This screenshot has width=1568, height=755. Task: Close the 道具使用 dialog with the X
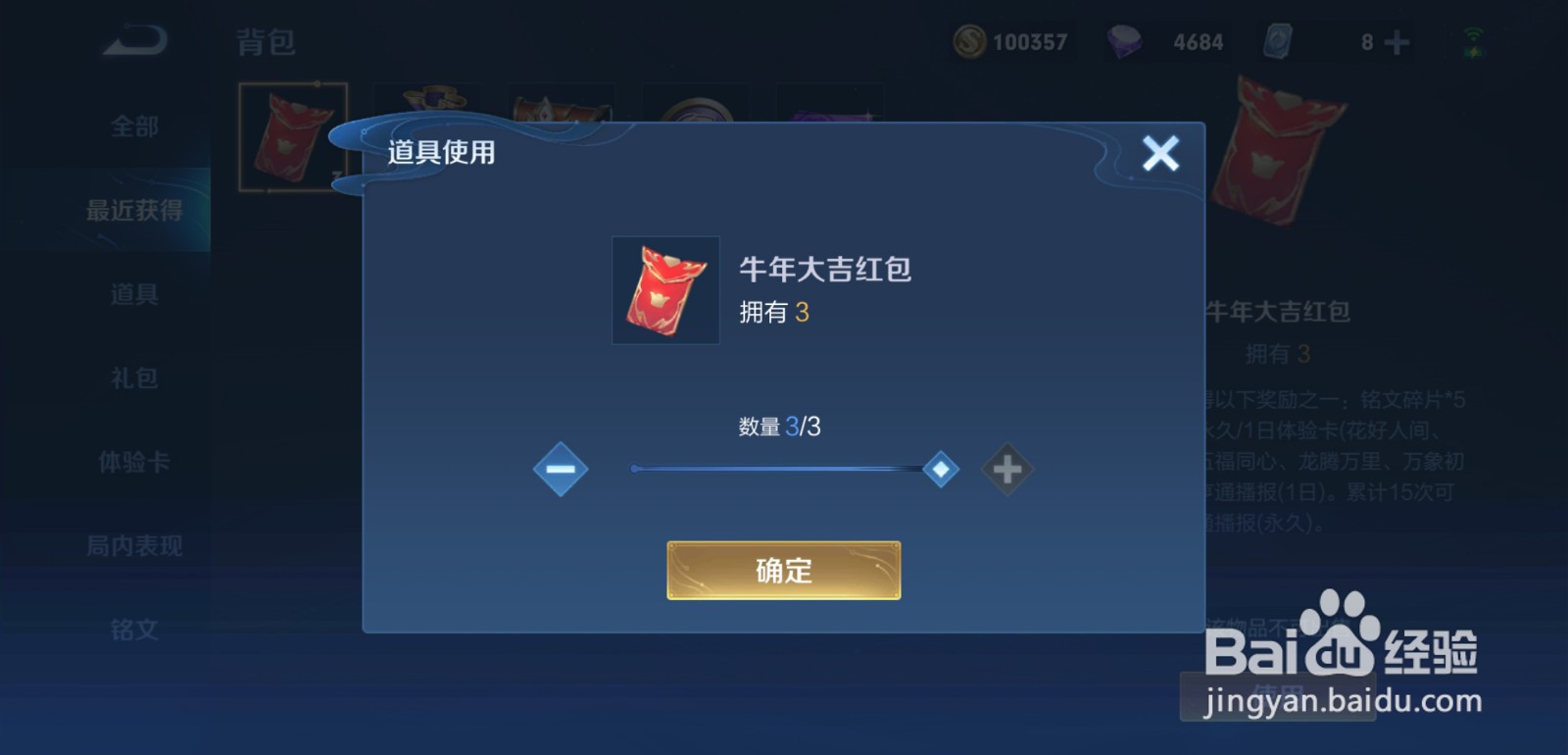pos(1161,153)
